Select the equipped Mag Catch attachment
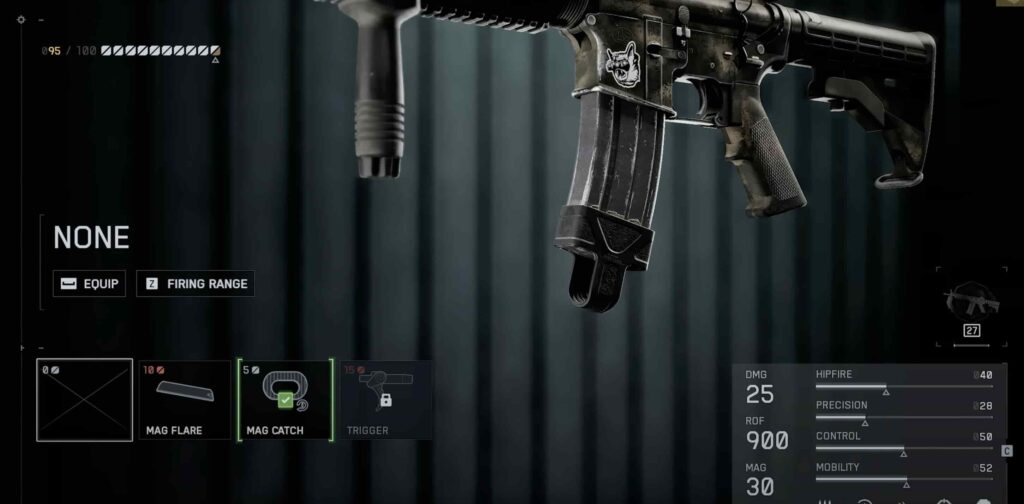The width and height of the screenshot is (1024, 504). (285, 400)
